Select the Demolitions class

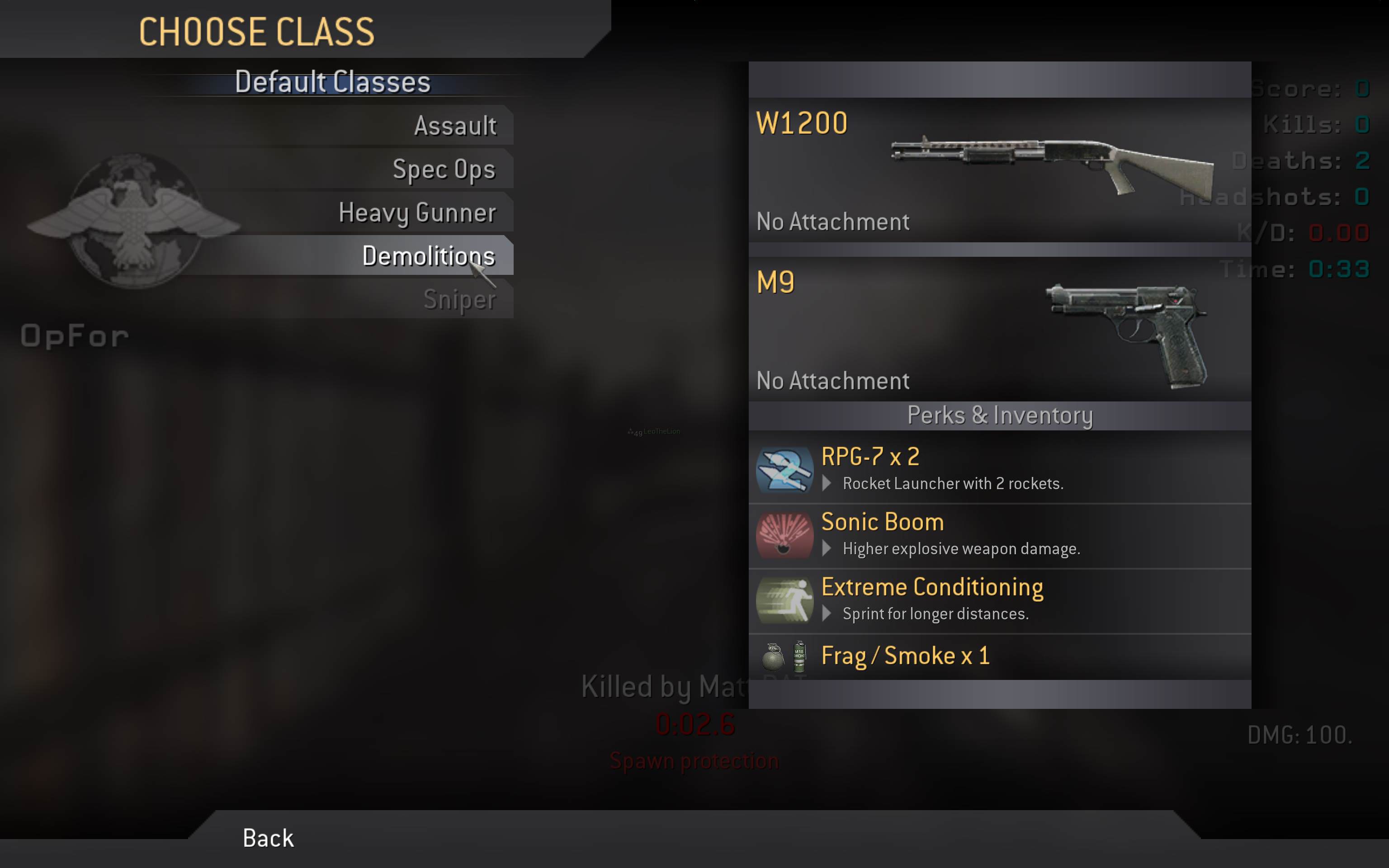pyautogui.click(x=428, y=256)
